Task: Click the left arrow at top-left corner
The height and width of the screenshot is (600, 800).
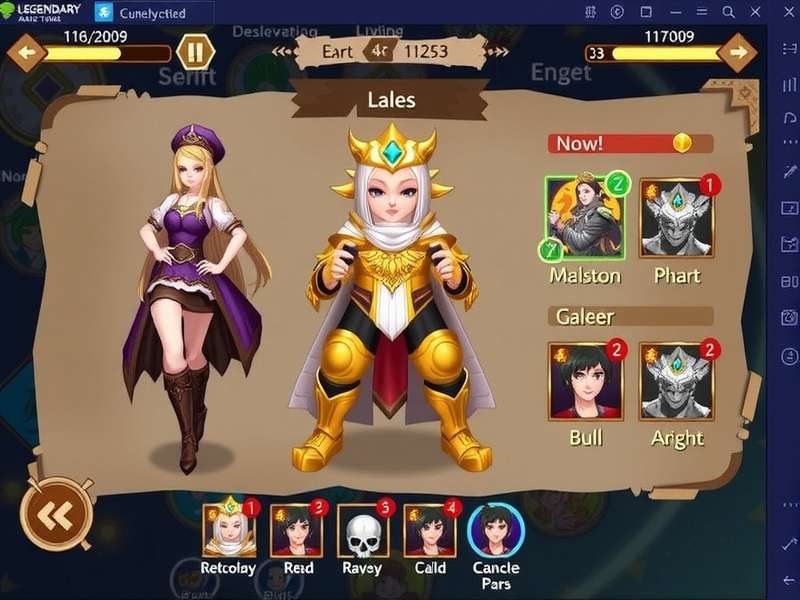Action: 27,52
